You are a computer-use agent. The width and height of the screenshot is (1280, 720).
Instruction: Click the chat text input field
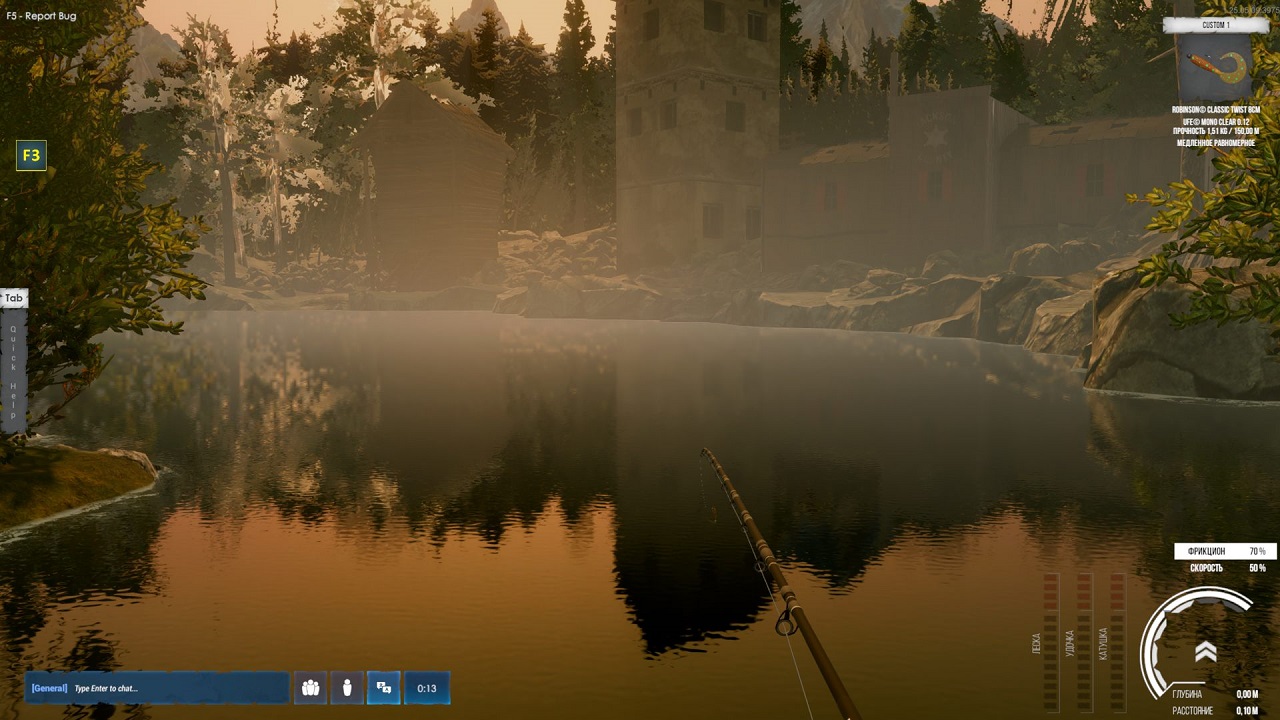click(x=160, y=687)
